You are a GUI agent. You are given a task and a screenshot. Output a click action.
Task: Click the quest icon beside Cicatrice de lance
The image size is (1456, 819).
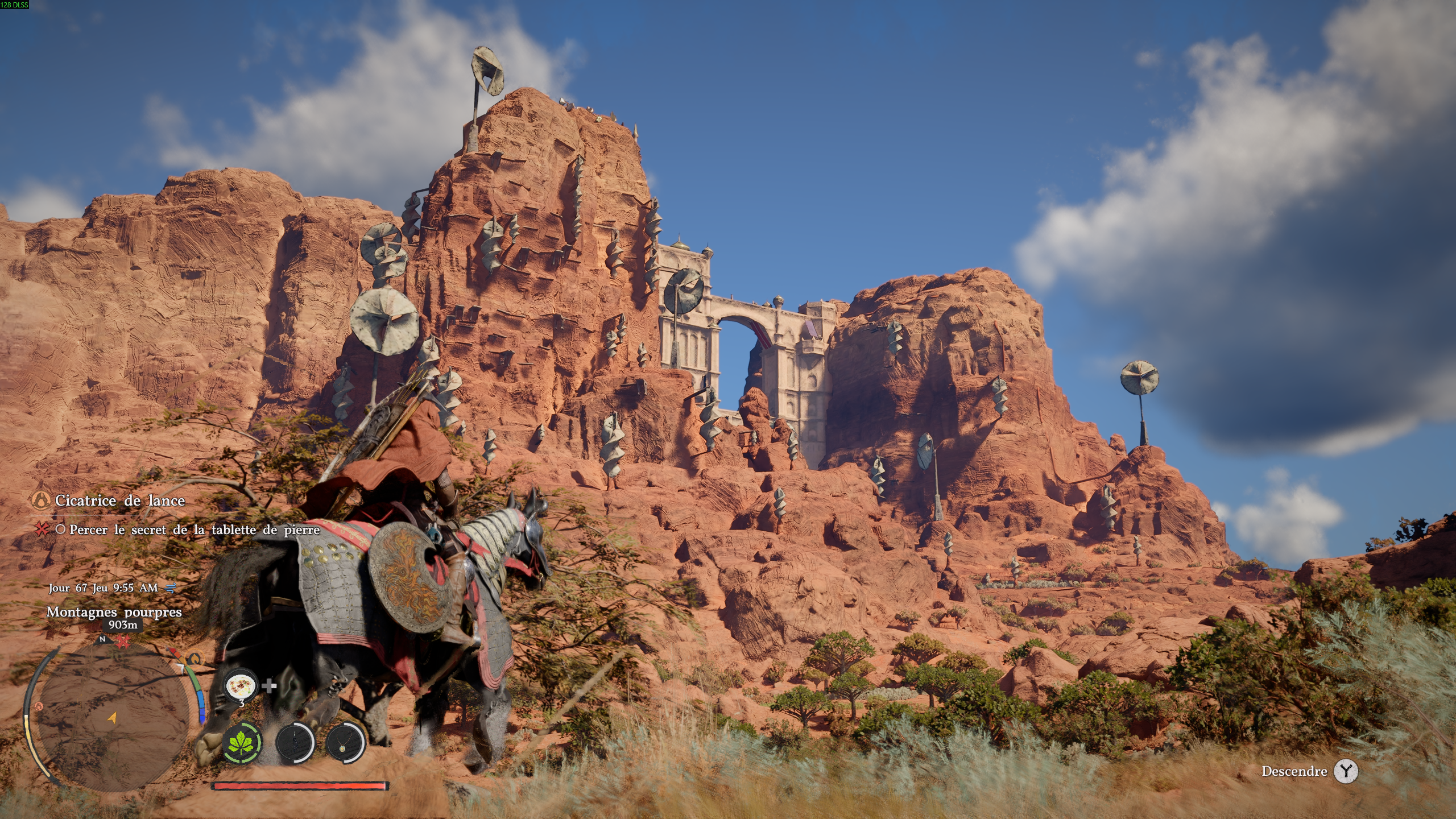[x=42, y=501]
